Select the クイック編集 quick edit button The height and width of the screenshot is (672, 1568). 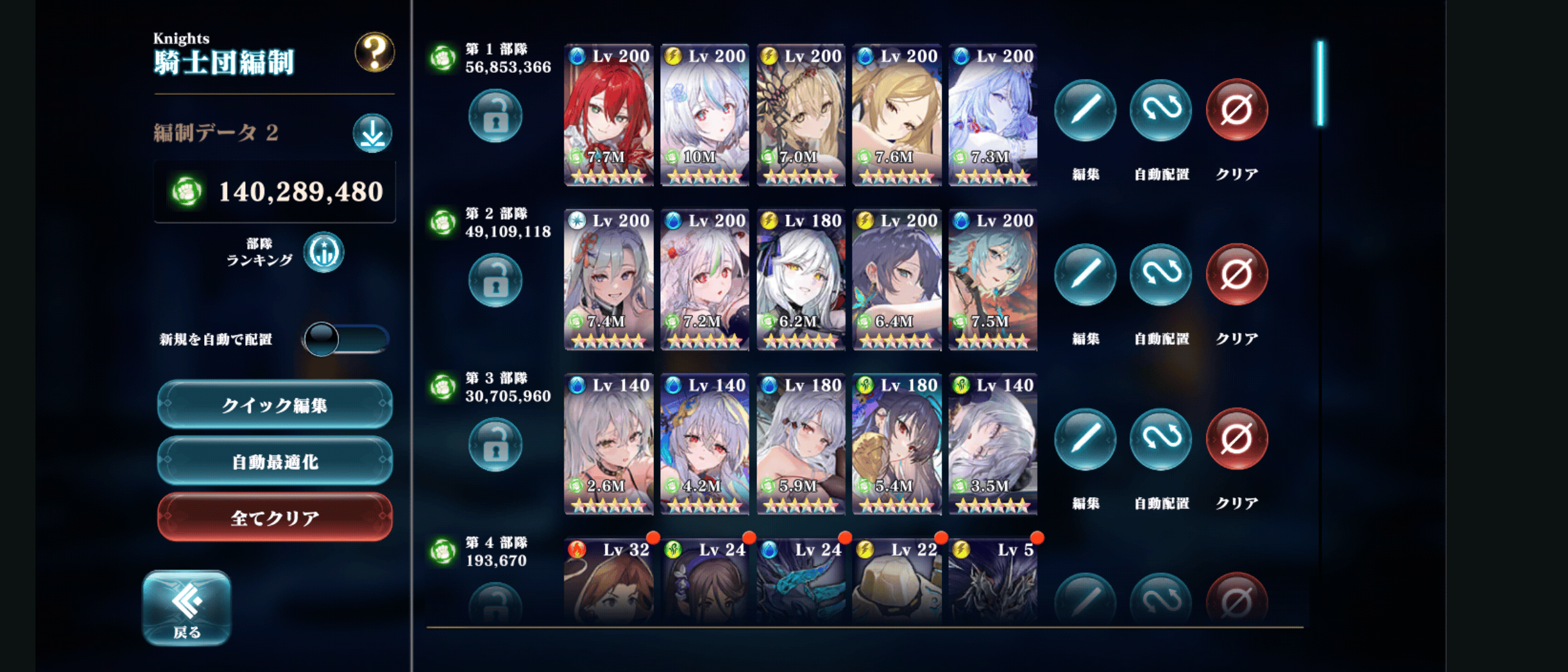(275, 405)
